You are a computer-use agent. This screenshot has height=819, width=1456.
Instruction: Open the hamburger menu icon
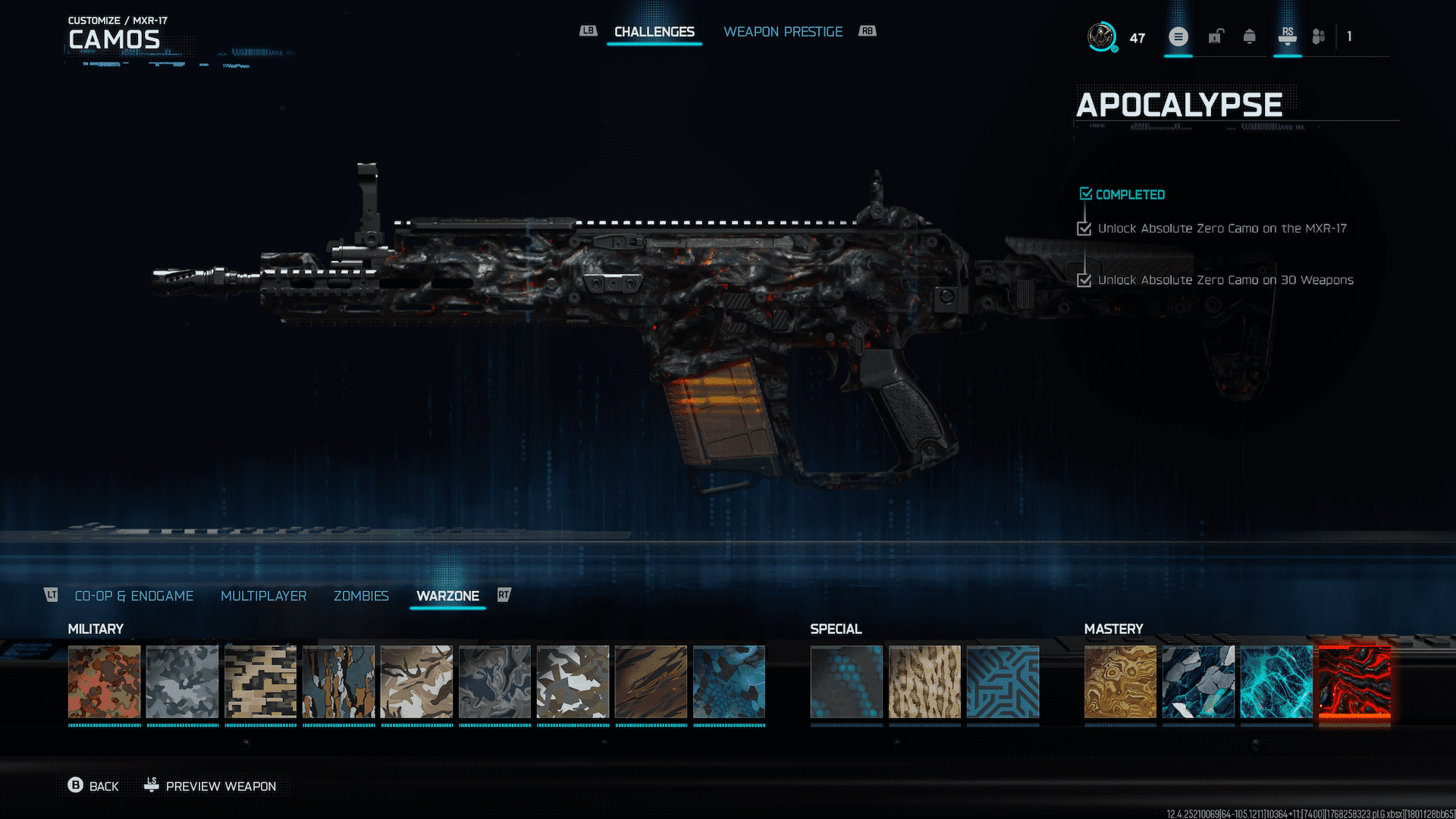(x=1178, y=36)
